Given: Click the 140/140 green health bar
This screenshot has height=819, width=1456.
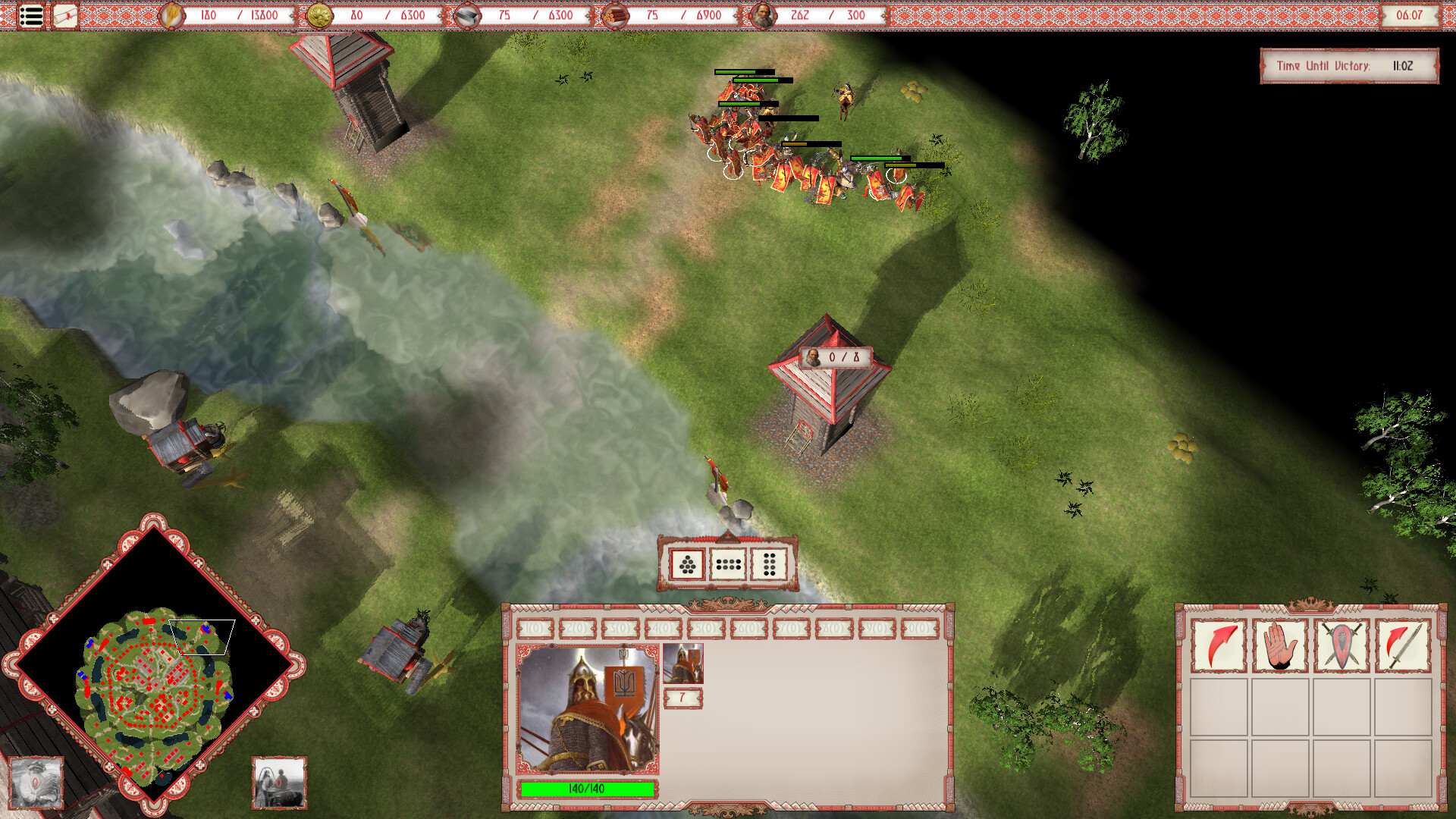Looking at the screenshot, I should pos(585,789).
